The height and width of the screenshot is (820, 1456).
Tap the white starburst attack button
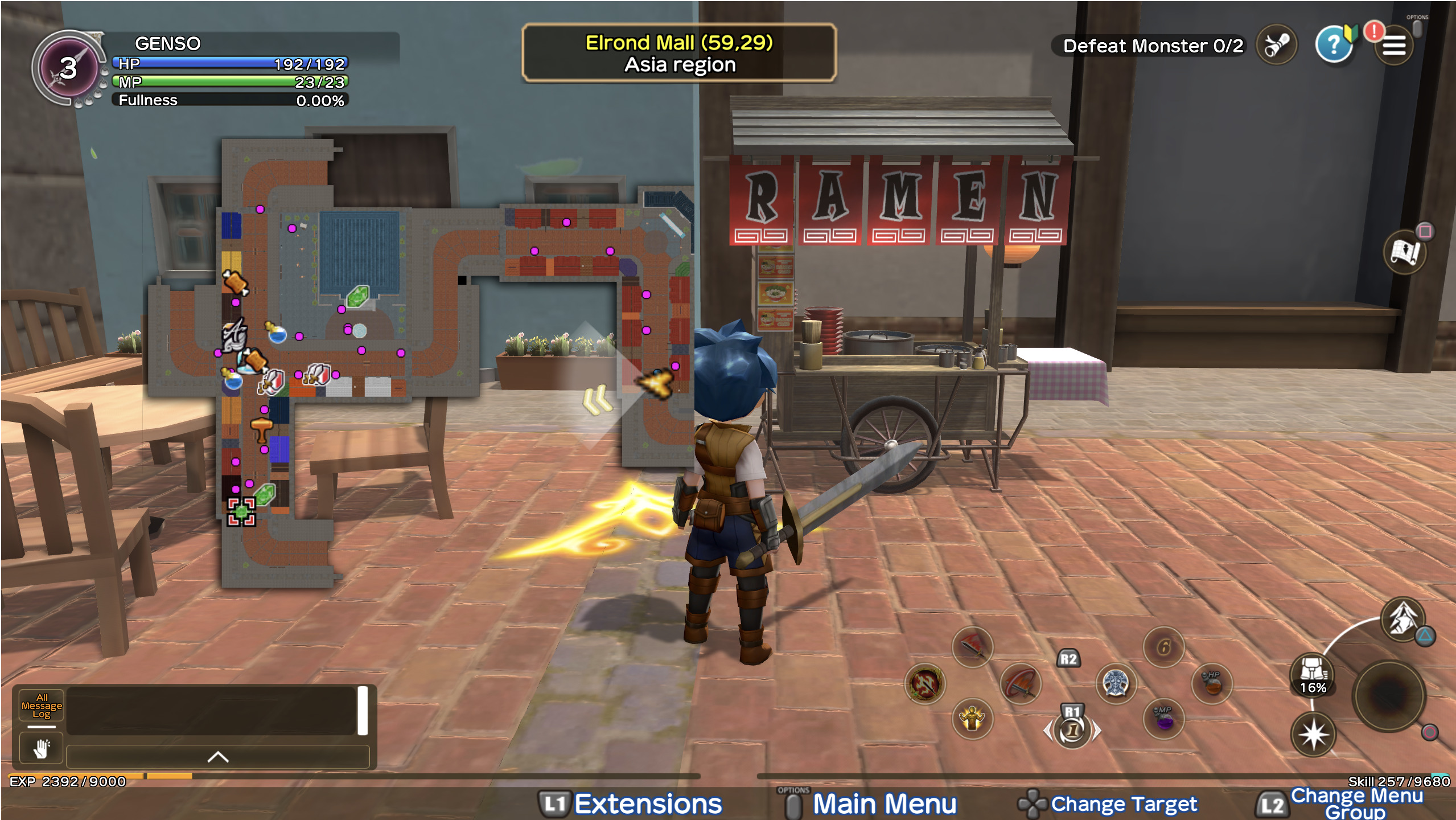1313,735
